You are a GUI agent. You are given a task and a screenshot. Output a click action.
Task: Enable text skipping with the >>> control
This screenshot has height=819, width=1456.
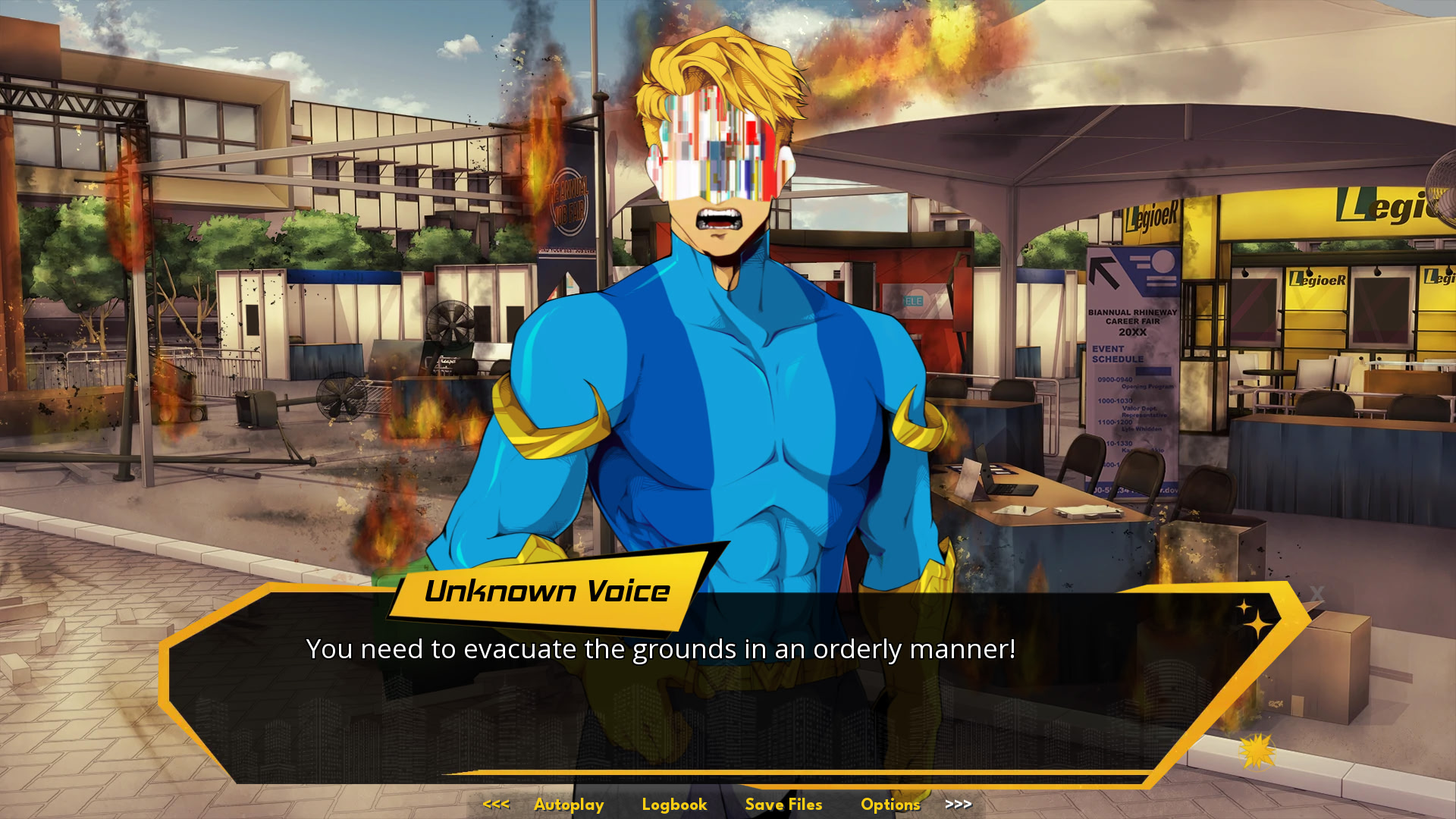pos(959,805)
